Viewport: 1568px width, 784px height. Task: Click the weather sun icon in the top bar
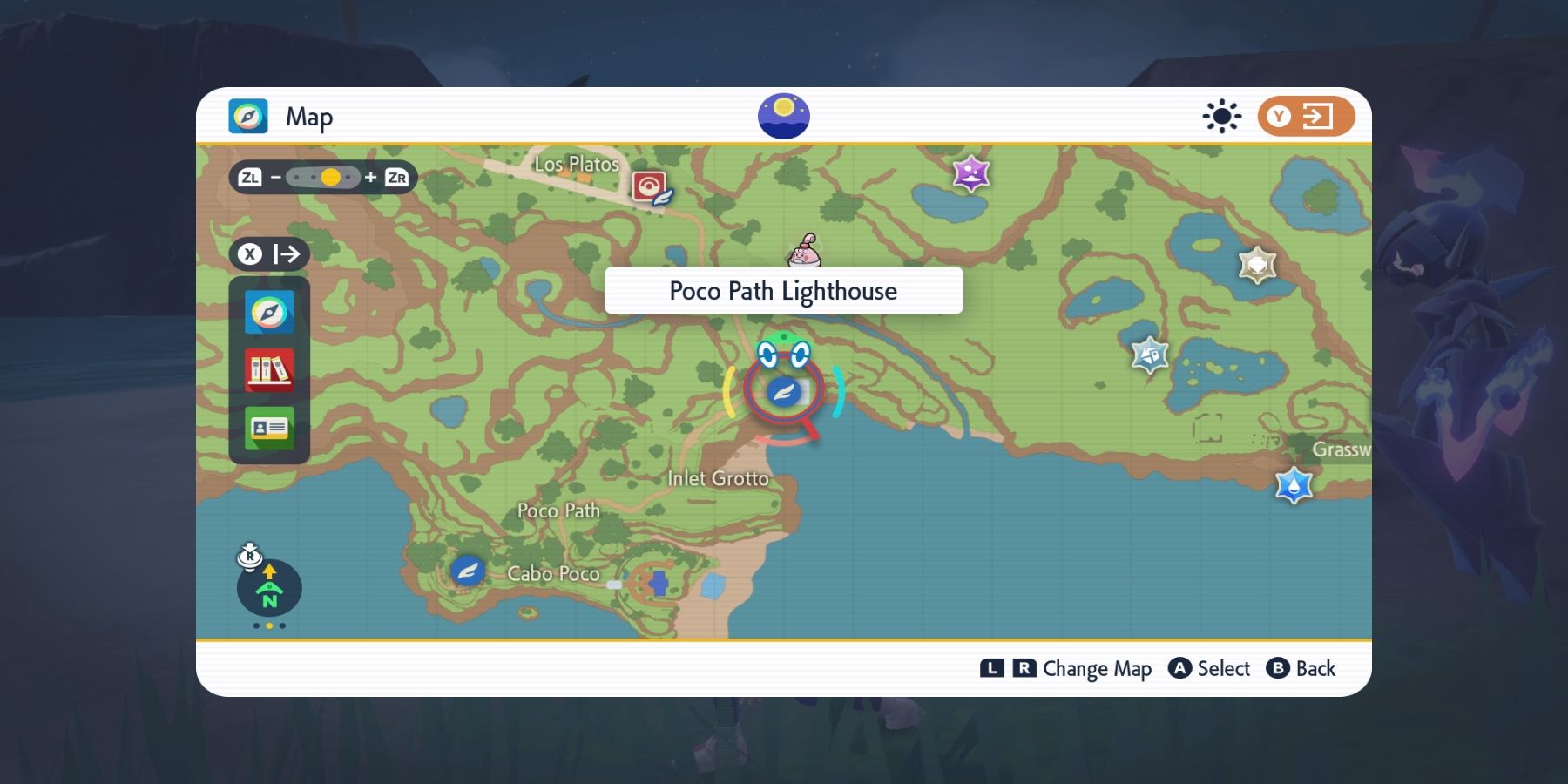point(1222,115)
